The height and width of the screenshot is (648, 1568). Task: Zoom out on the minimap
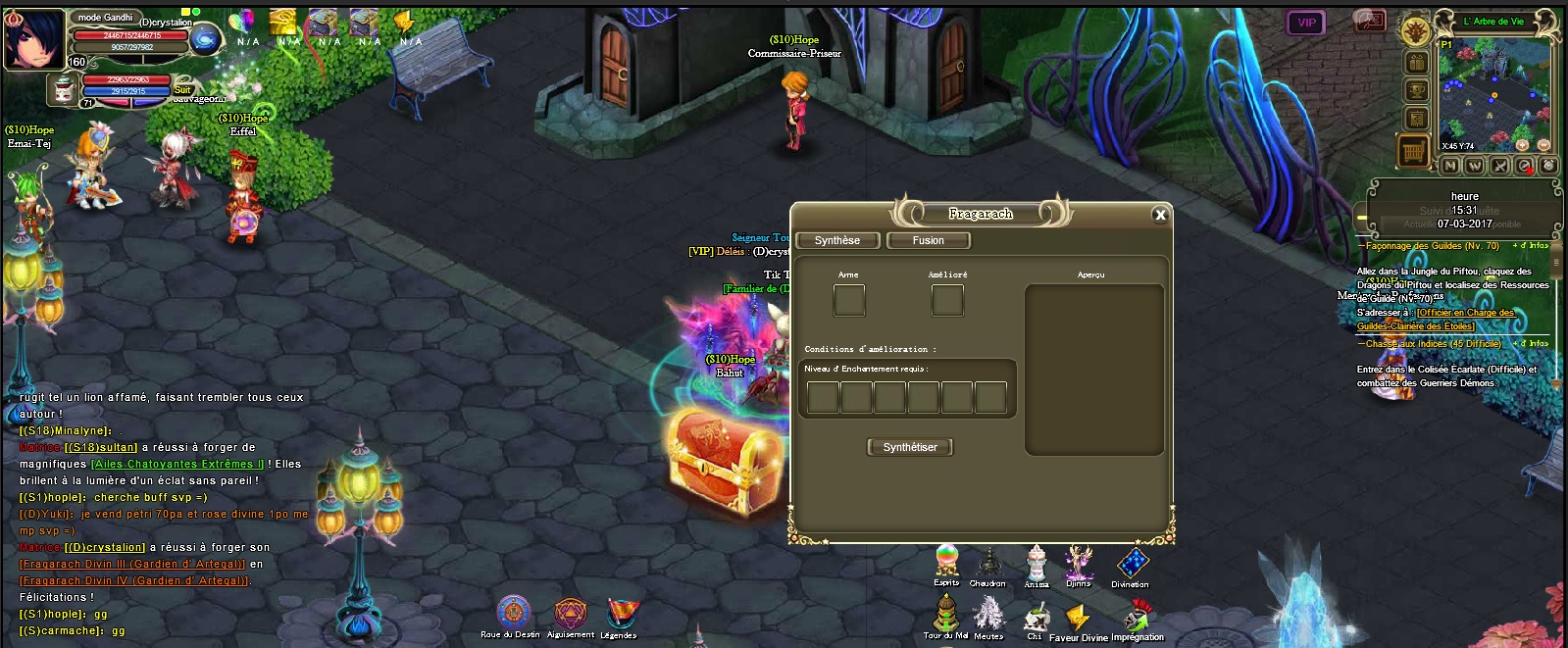click(x=1543, y=144)
